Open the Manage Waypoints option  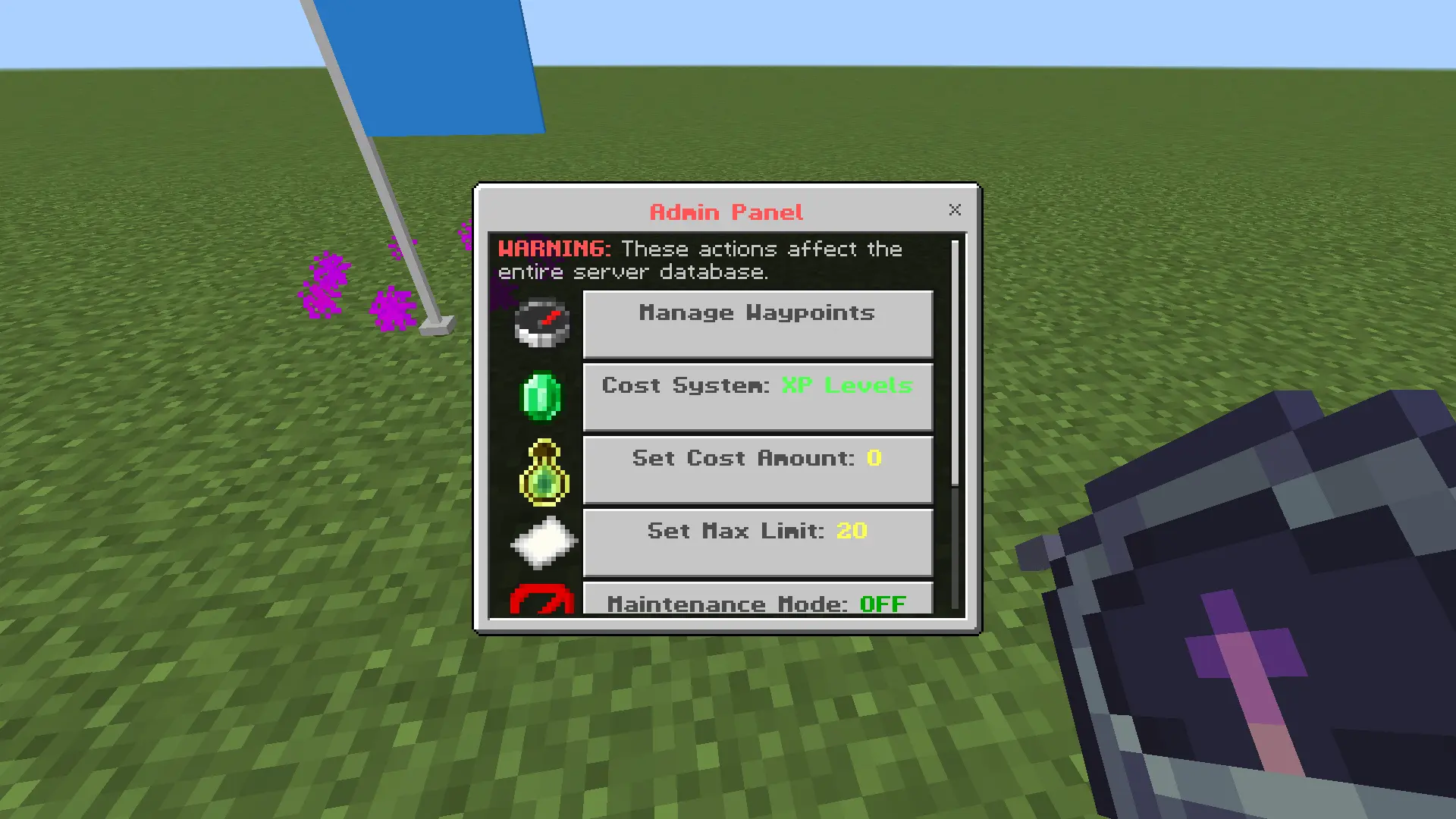coord(757,324)
